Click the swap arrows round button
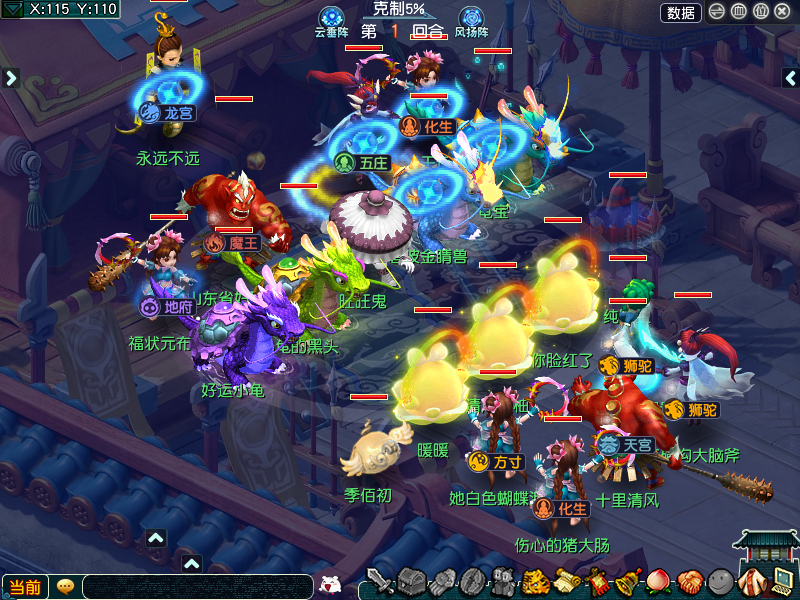Viewport: 800px width, 600px height. click(x=717, y=13)
